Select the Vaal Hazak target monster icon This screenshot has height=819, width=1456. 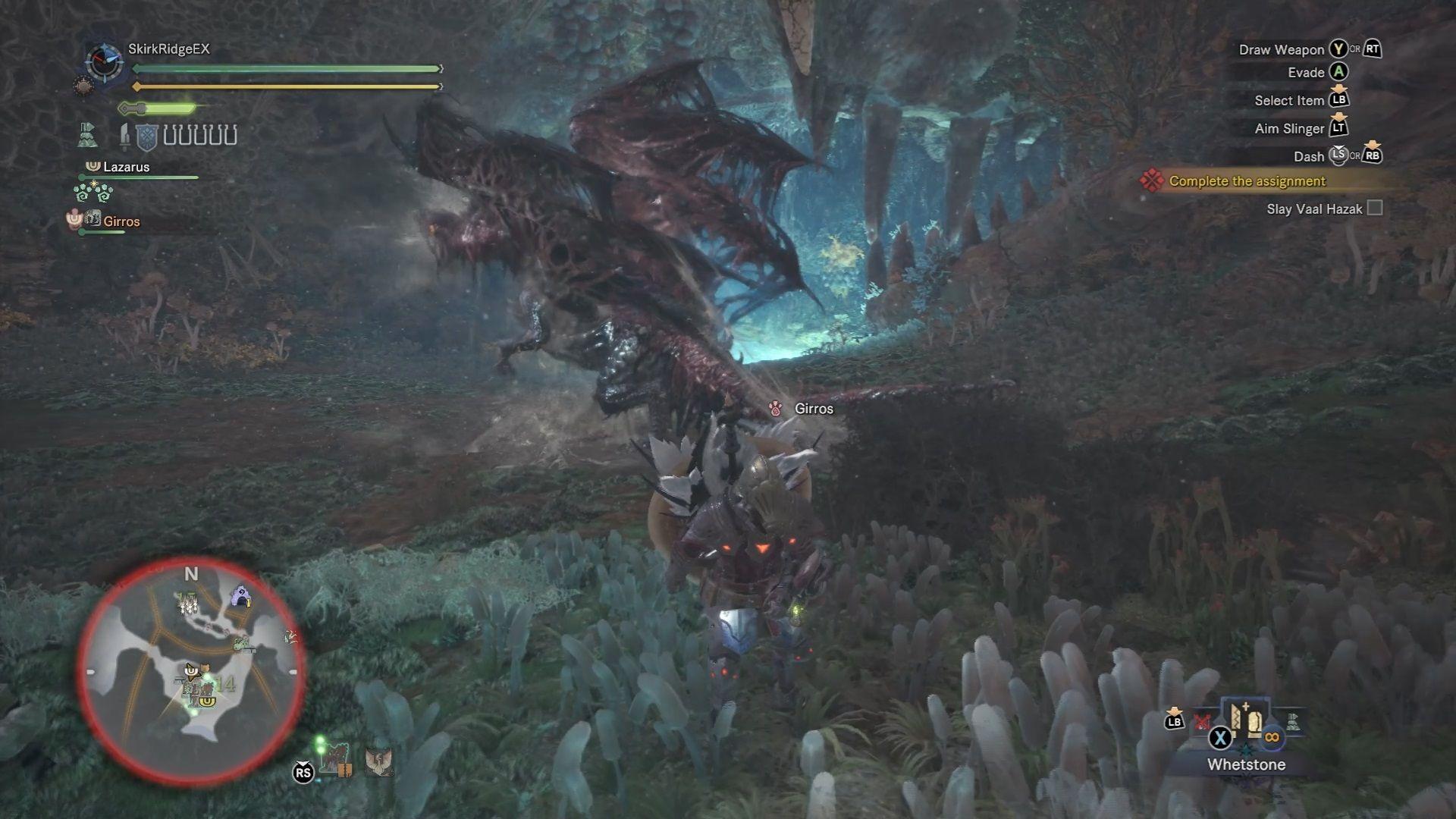coord(334,759)
